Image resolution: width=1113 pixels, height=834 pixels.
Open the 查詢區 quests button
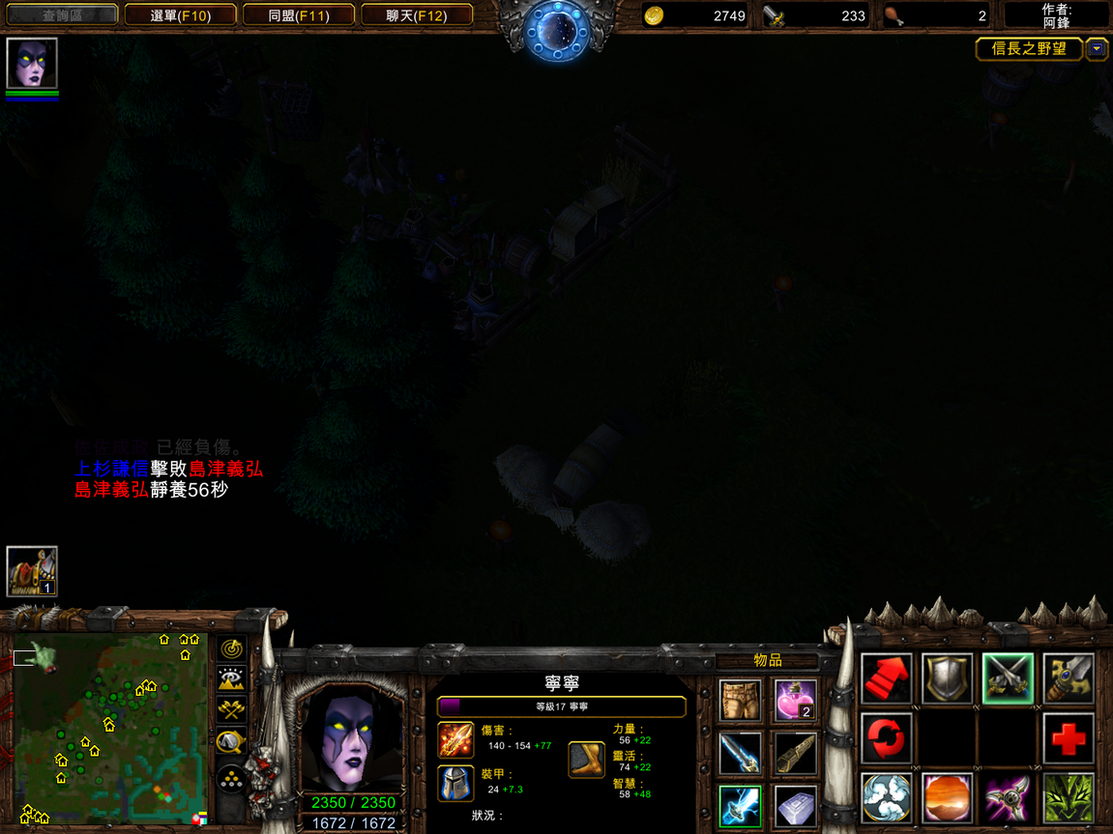click(62, 15)
